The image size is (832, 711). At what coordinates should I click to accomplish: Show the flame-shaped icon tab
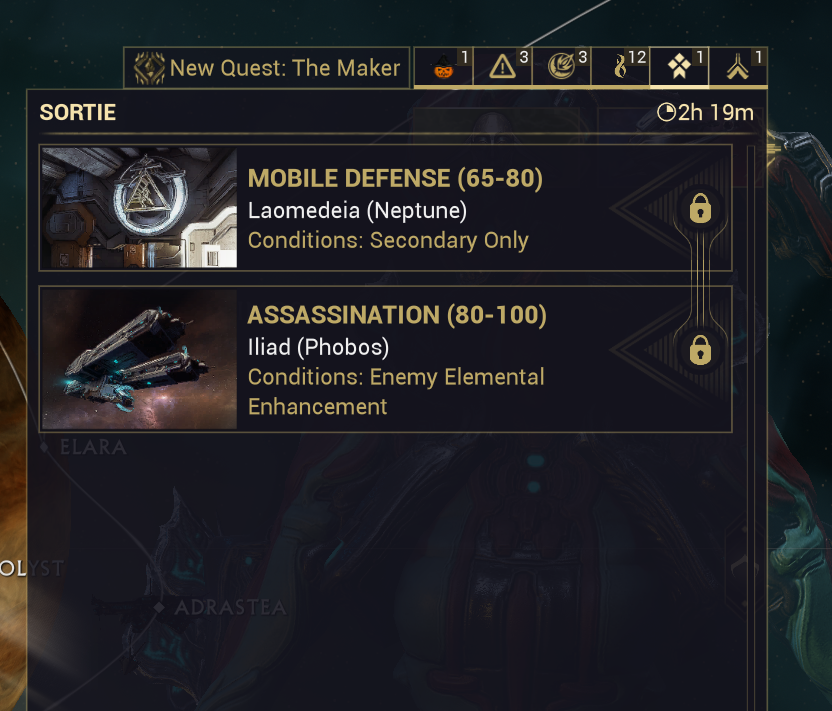(620, 68)
